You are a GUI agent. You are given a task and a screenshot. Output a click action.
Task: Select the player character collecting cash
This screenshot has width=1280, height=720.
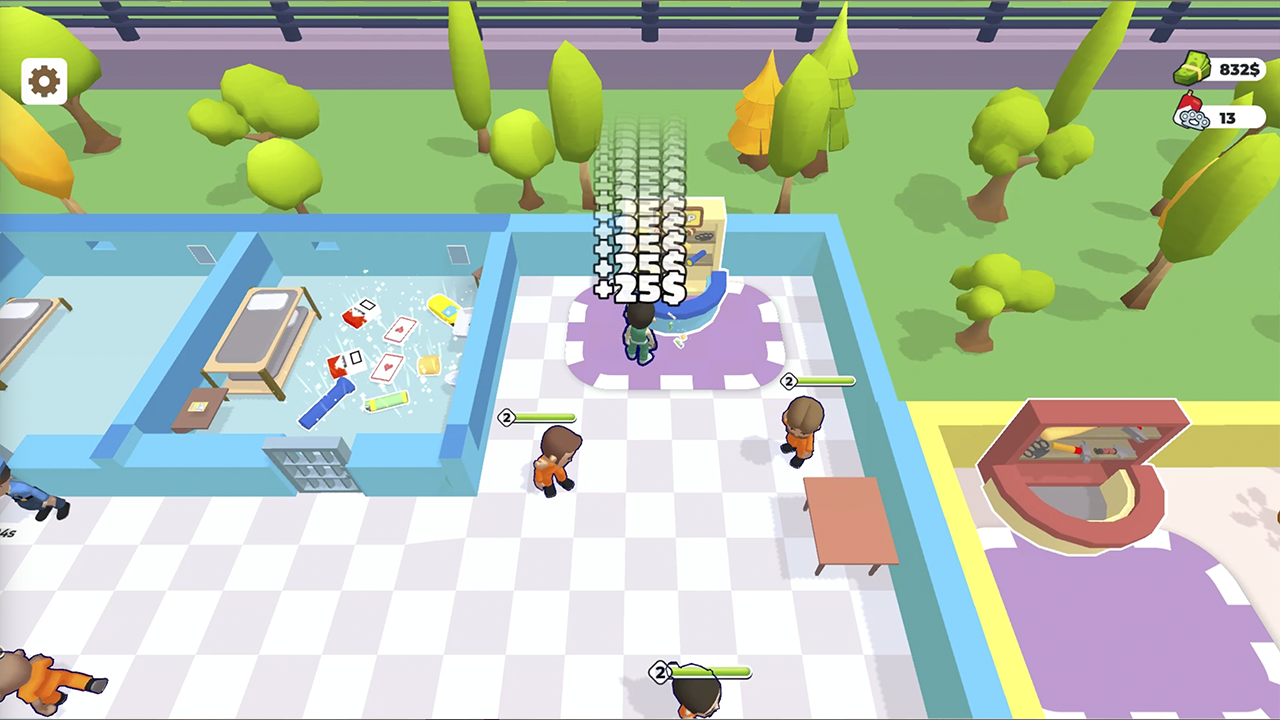(638, 335)
